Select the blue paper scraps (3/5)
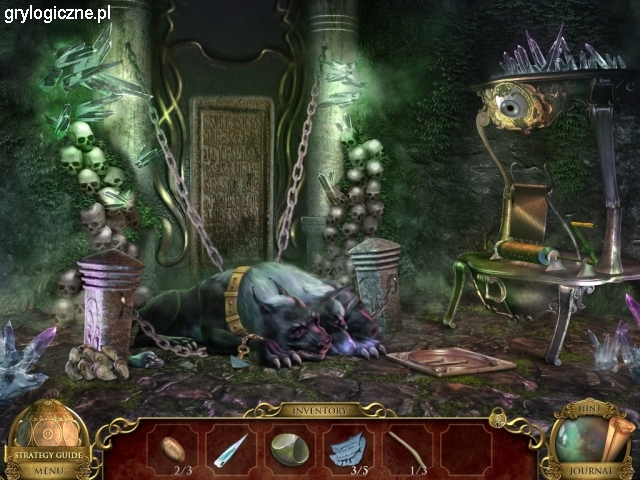 pyautogui.click(x=347, y=449)
